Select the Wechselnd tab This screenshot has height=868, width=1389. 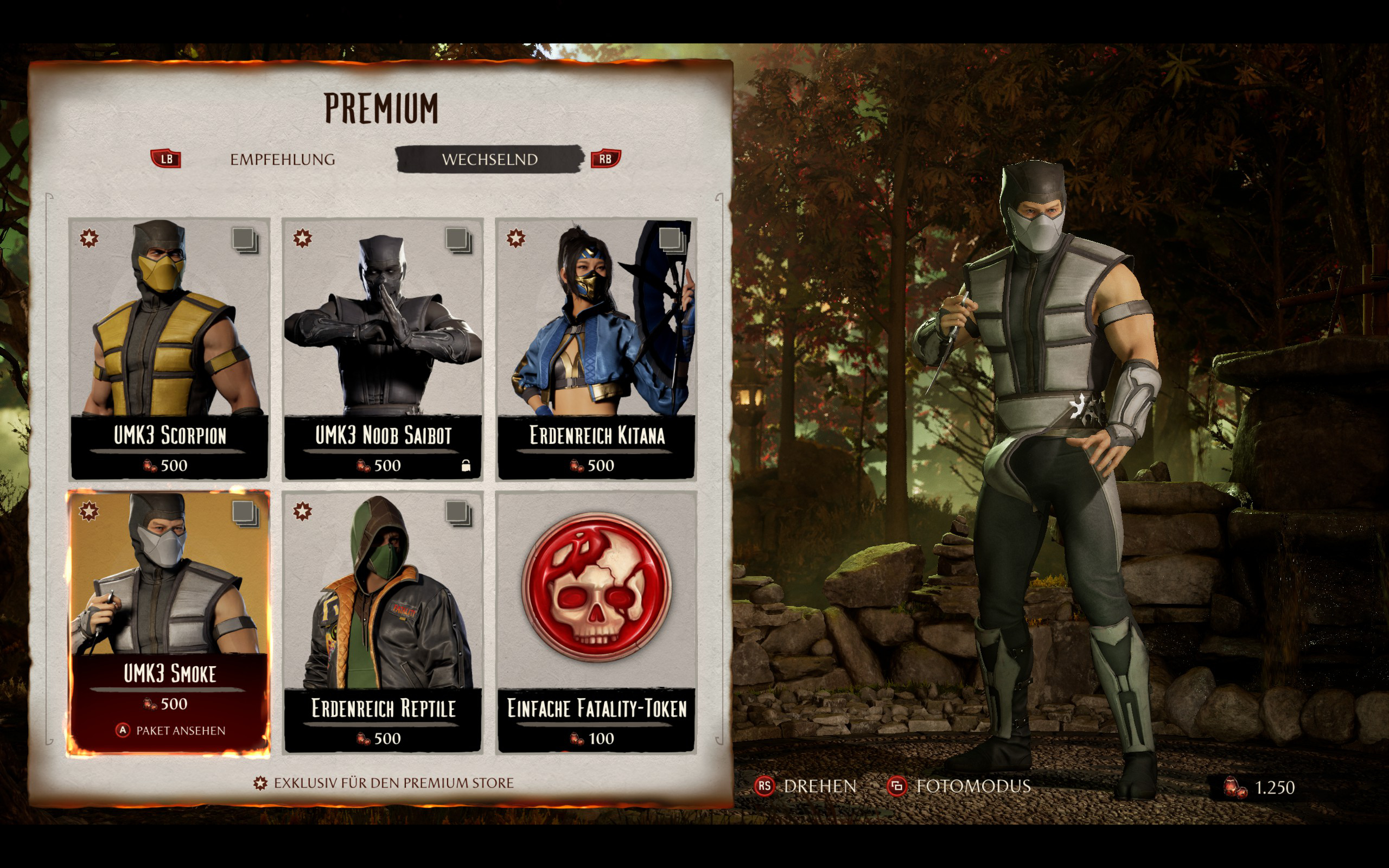point(489,159)
